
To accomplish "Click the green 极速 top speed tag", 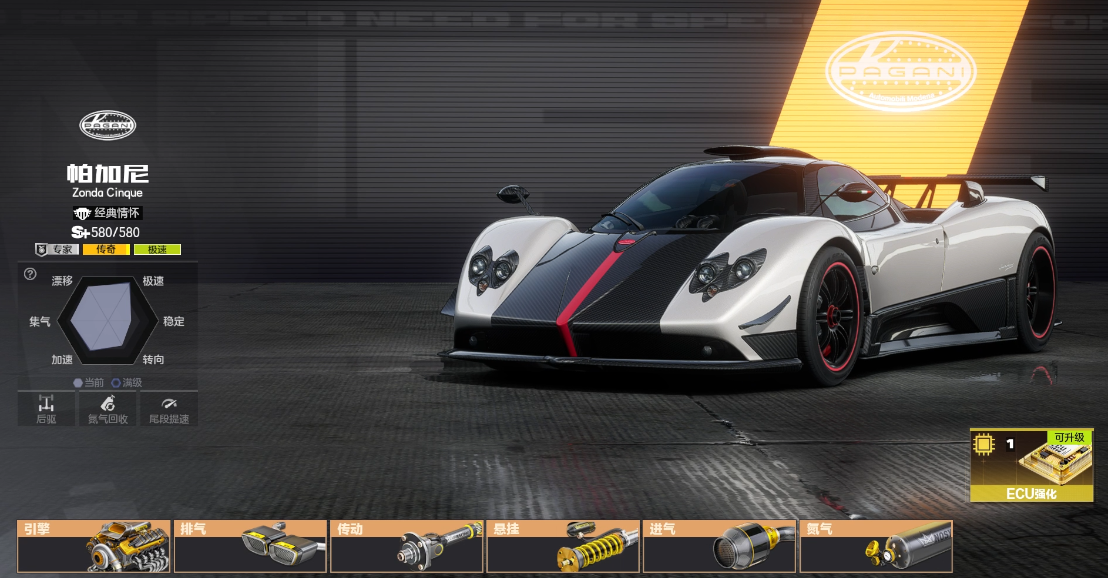I will point(157,249).
